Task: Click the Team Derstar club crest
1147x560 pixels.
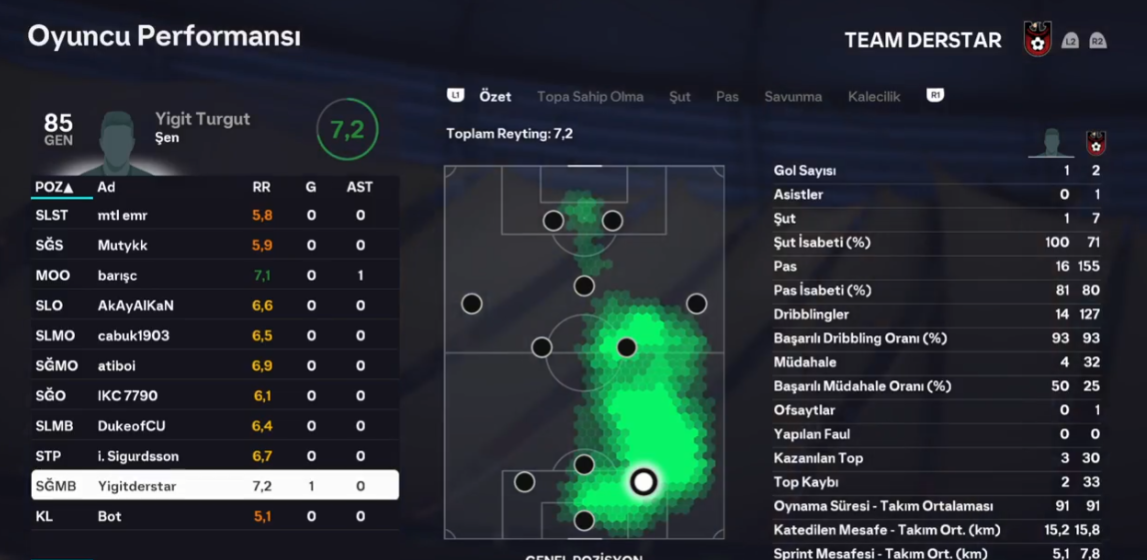Action: [1038, 40]
